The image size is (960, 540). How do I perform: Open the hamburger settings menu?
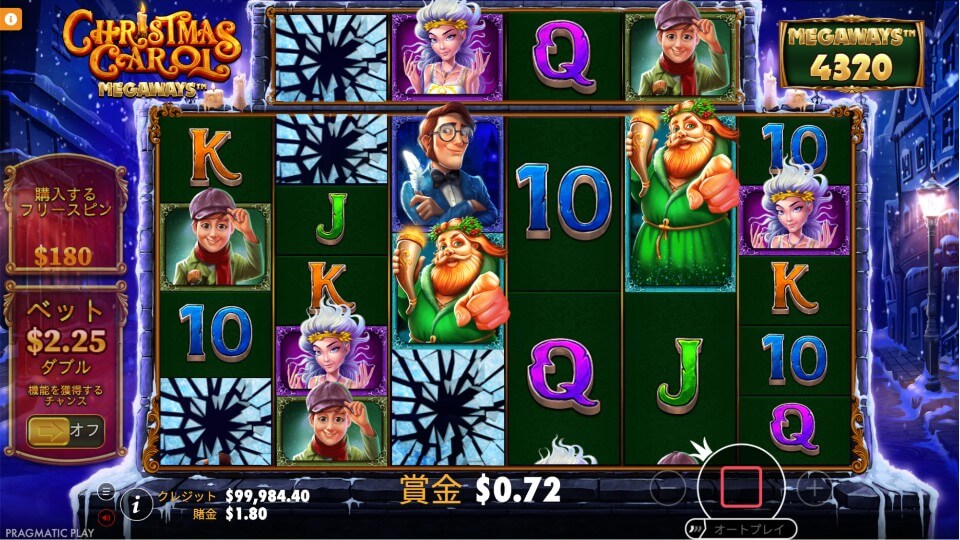pos(105,491)
